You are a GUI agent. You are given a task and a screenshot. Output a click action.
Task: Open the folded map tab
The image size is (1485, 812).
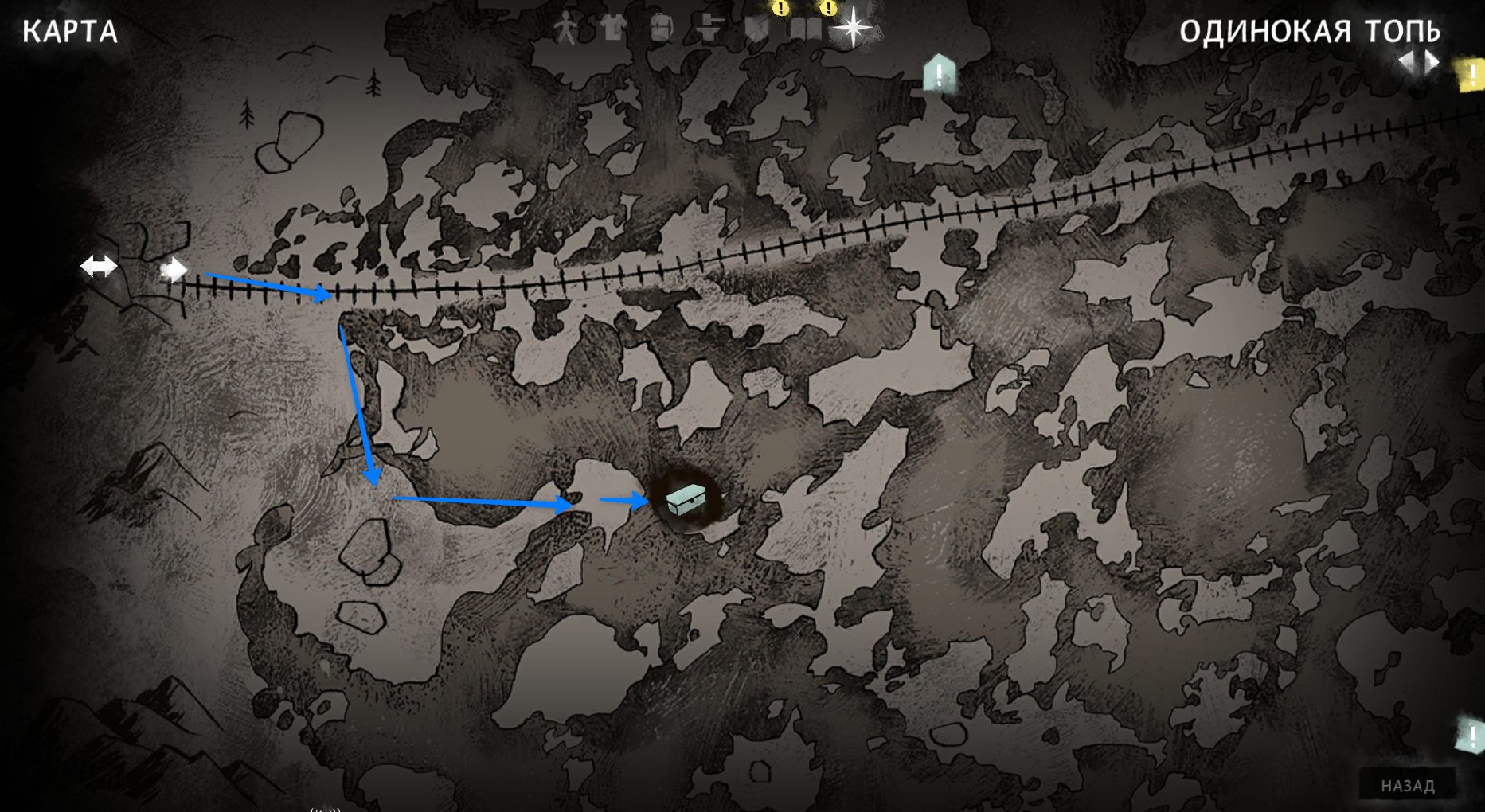click(756, 29)
